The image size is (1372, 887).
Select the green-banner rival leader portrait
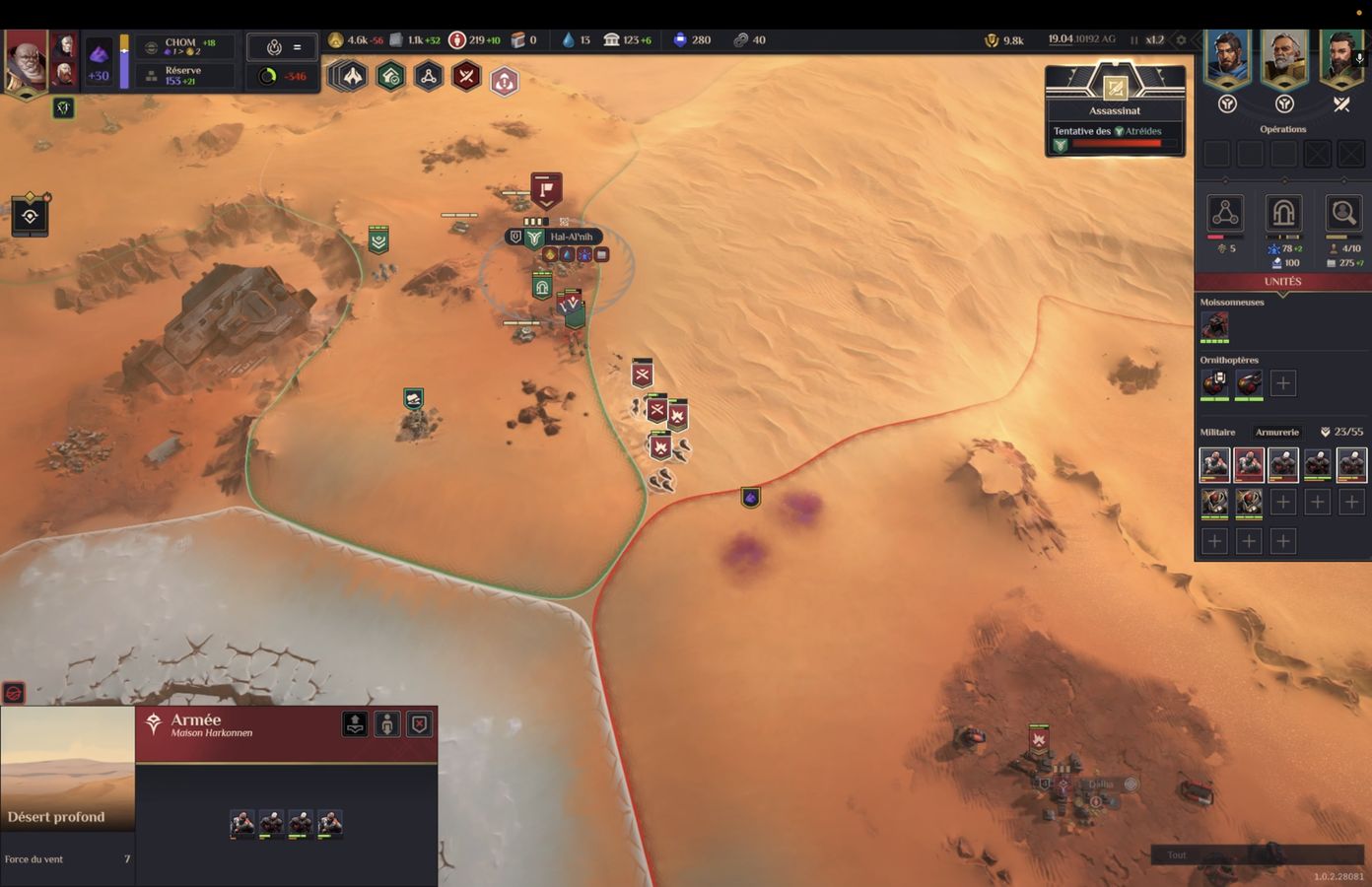[1341, 59]
